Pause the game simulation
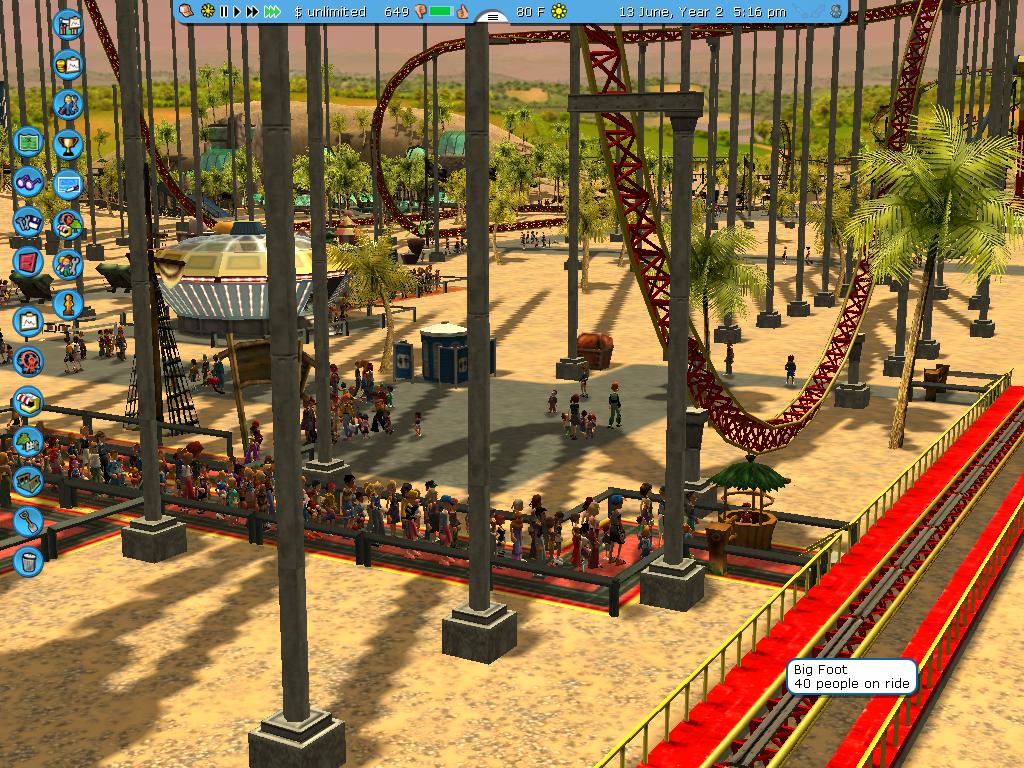 [x=224, y=11]
